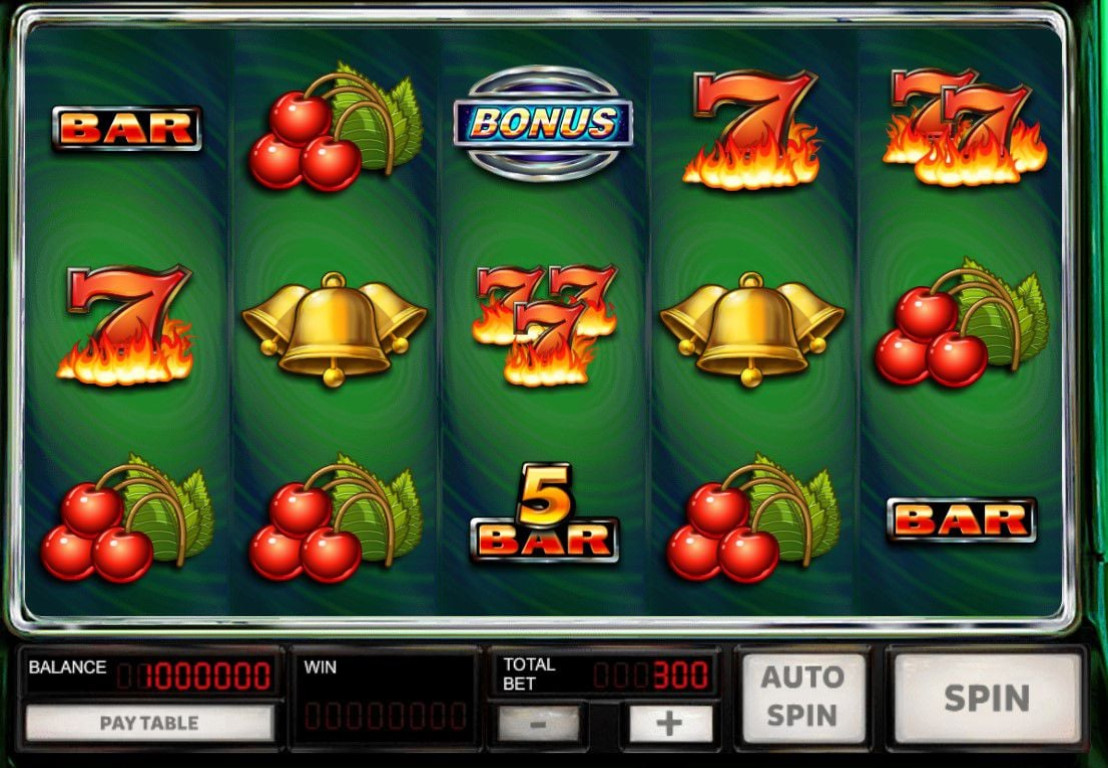Decrease total bet with minus button

tap(538, 723)
